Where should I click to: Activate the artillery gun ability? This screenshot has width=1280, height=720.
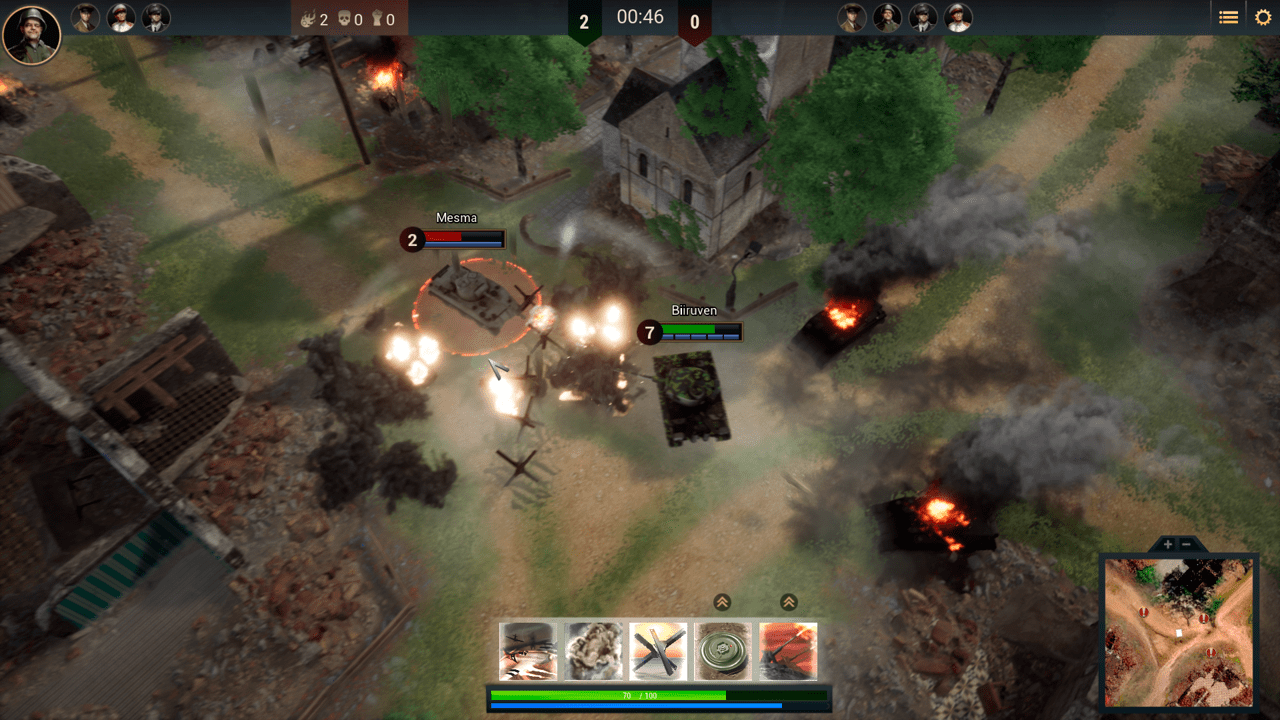tap(788, 651)
